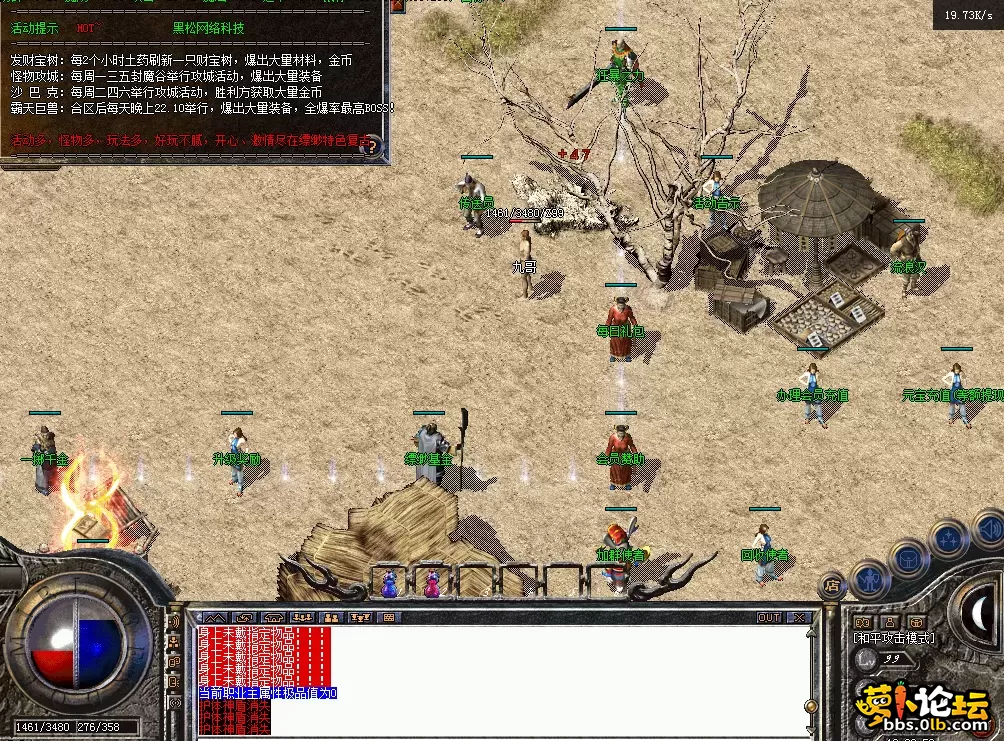Screen dimensions: 1004x741
Task: Switch the 和平攻击模式 attack mode label
Action: (893, 638)
